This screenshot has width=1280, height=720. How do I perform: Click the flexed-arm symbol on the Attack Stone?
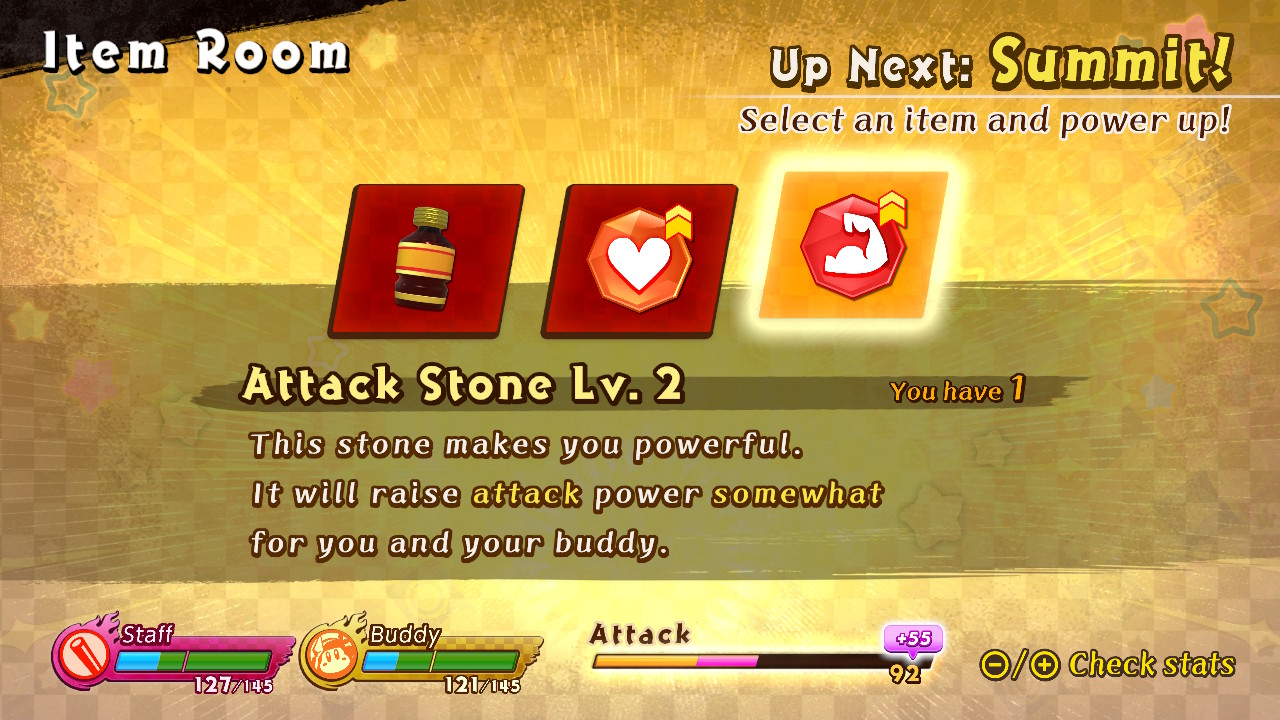pos(858,250)
